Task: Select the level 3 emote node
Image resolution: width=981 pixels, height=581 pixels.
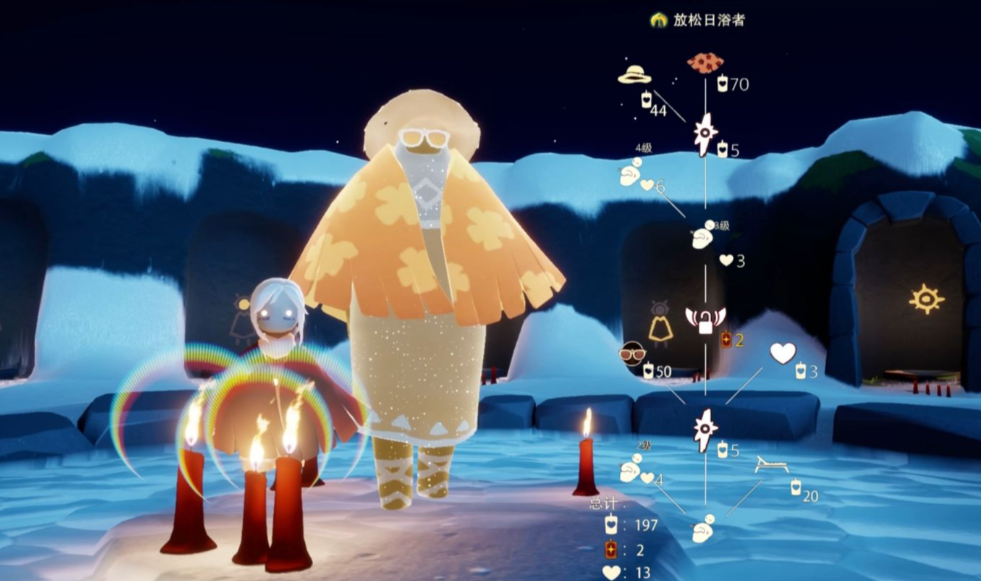Action: pos(703,237)
